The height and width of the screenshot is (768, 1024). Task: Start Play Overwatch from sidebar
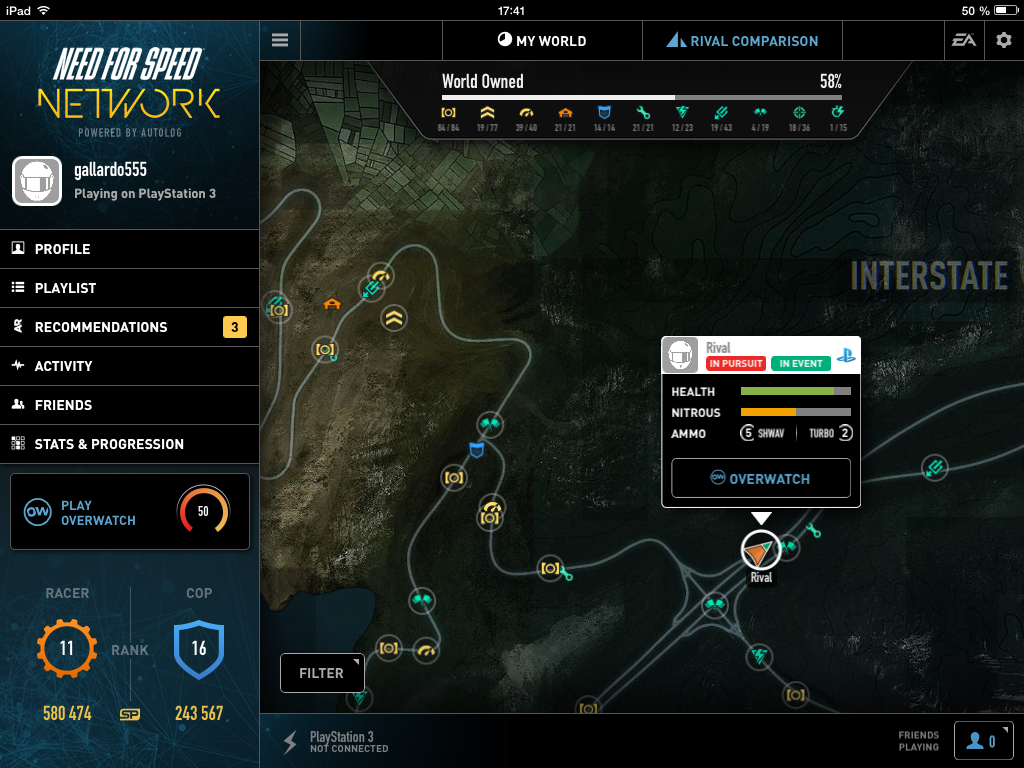(129, 512)
